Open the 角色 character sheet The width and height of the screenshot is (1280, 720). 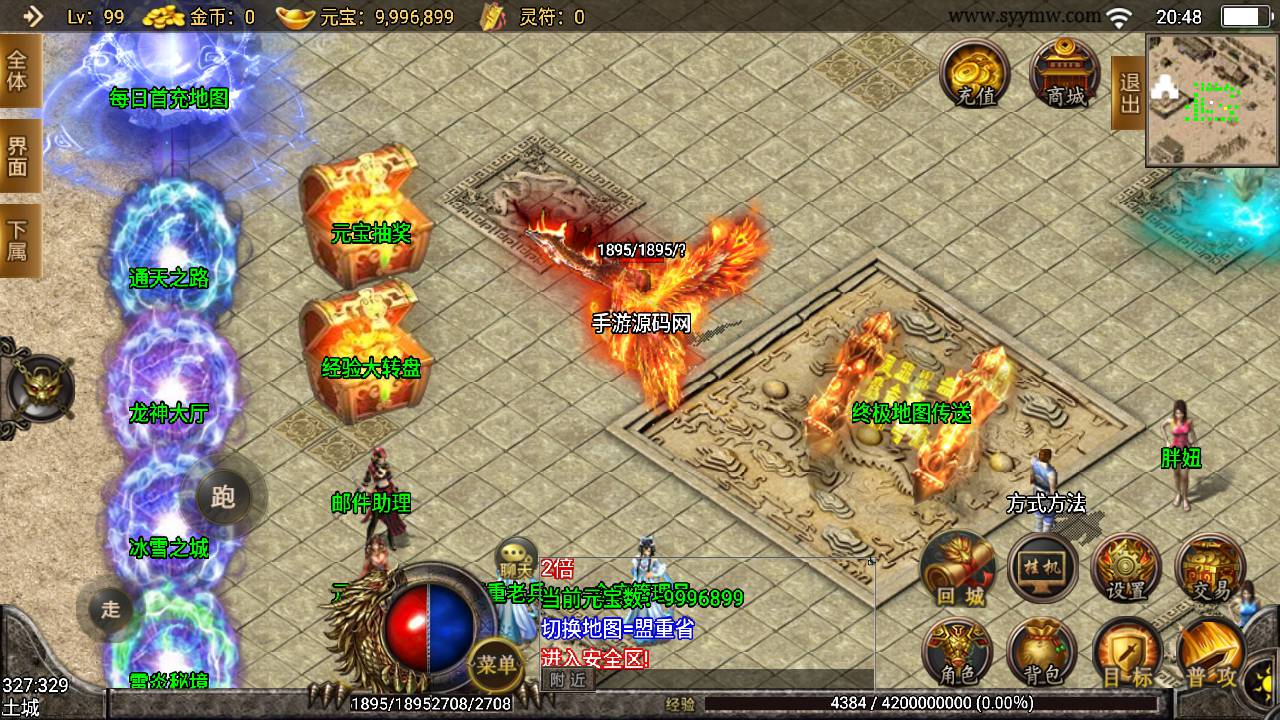[x=959, y=653]
